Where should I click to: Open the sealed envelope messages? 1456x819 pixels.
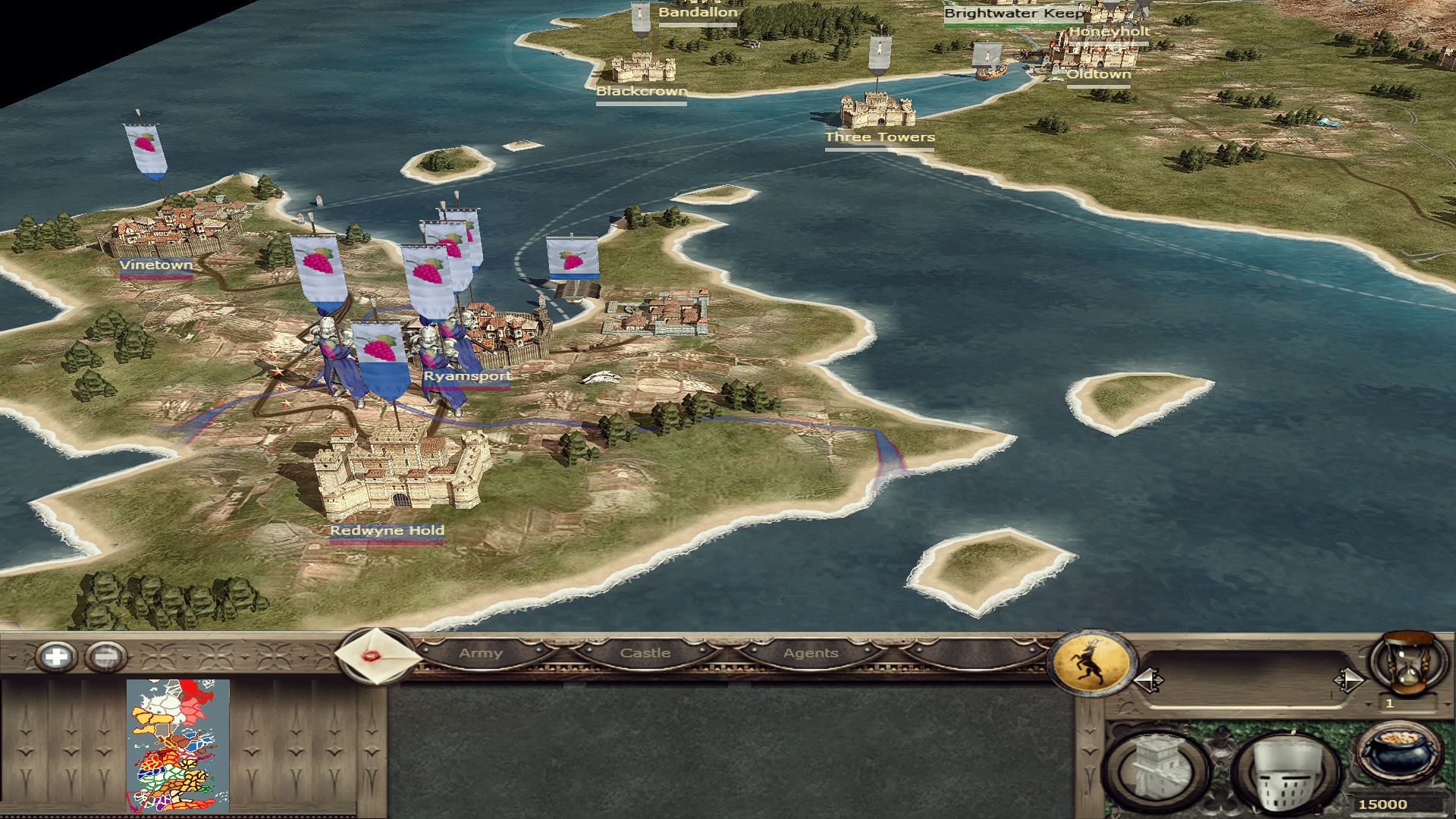tap(375, 656)
